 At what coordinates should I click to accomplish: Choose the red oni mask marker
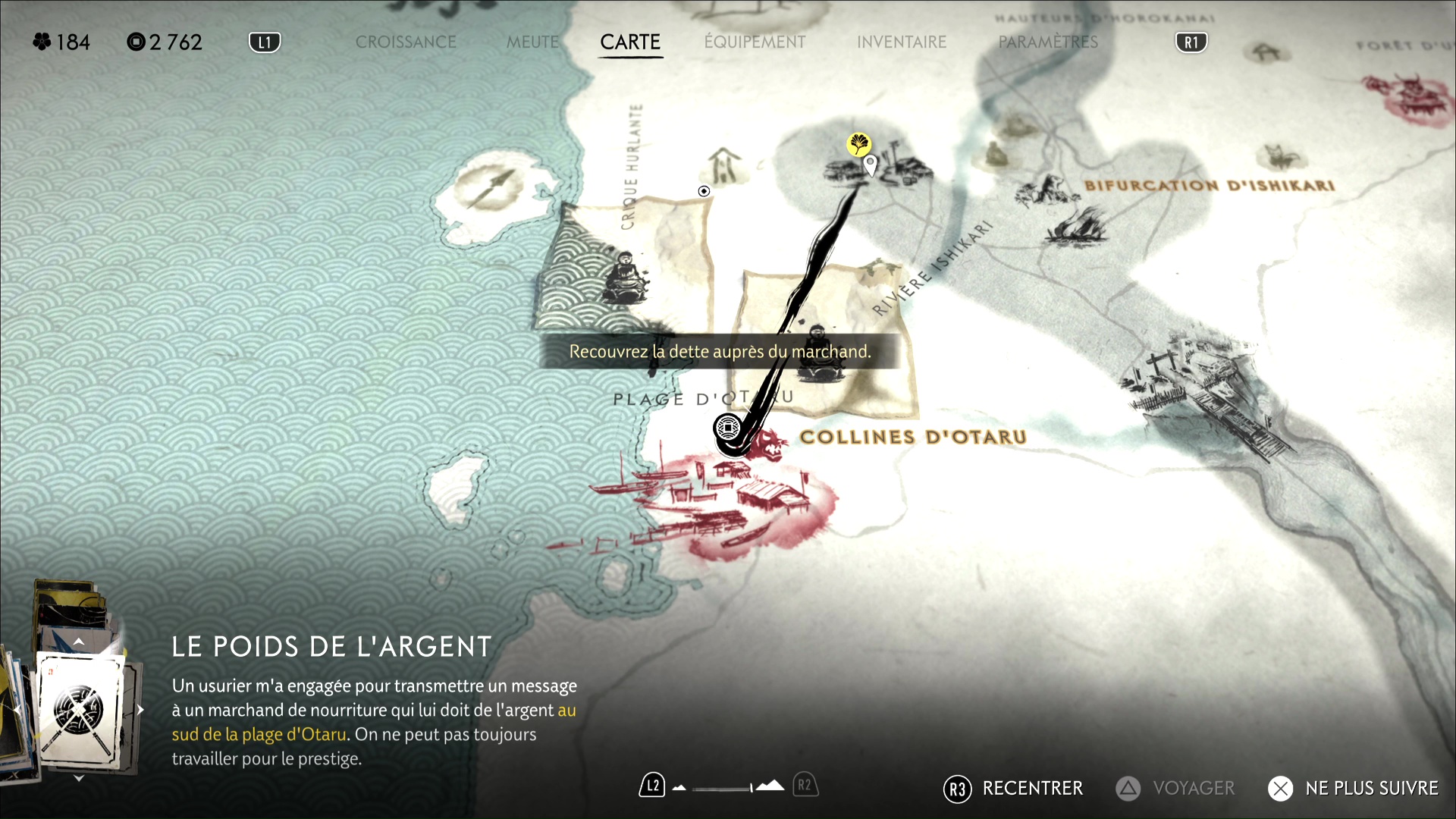pos(770,444)
